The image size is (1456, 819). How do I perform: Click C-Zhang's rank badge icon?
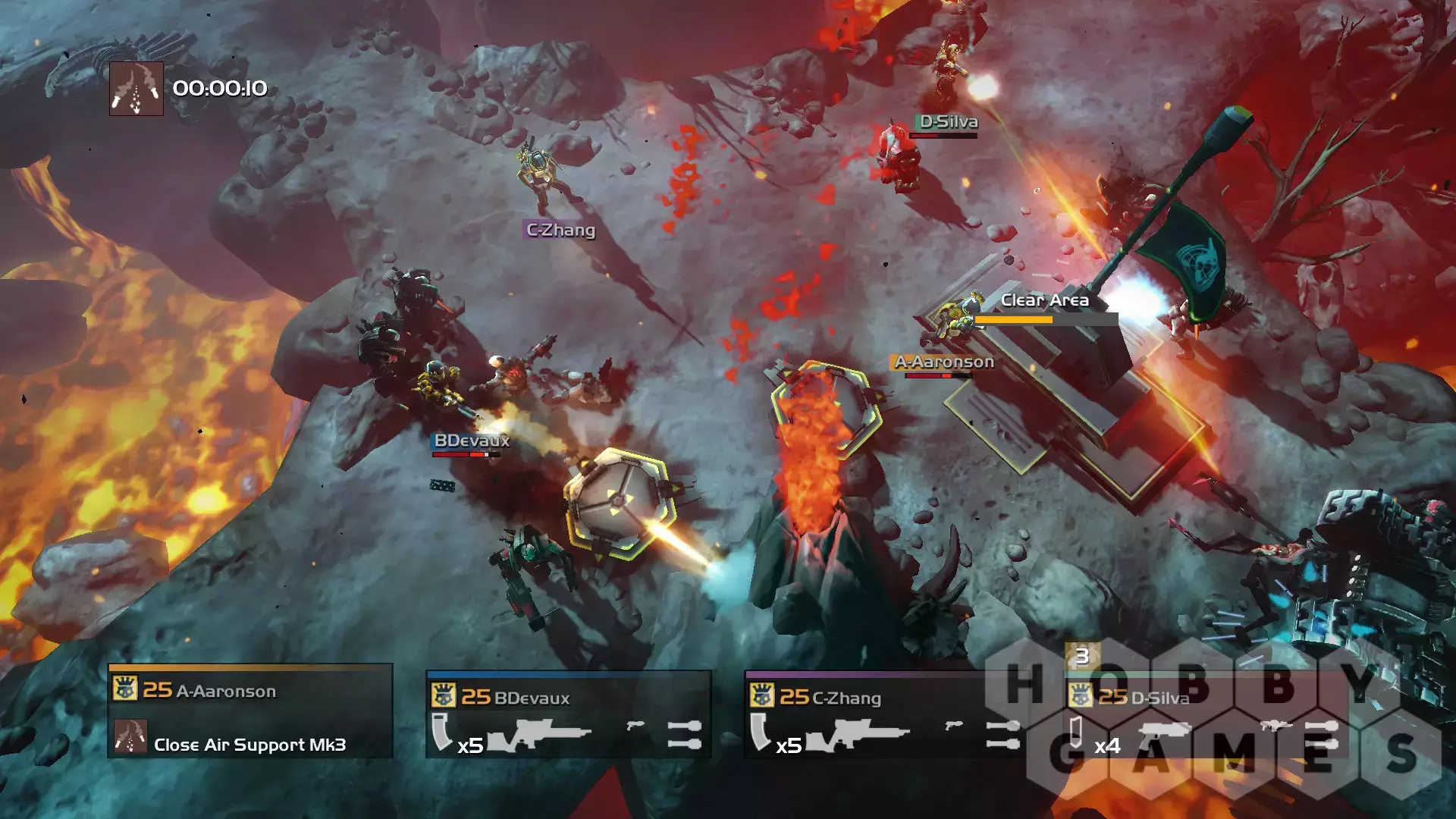pos(762,695)
